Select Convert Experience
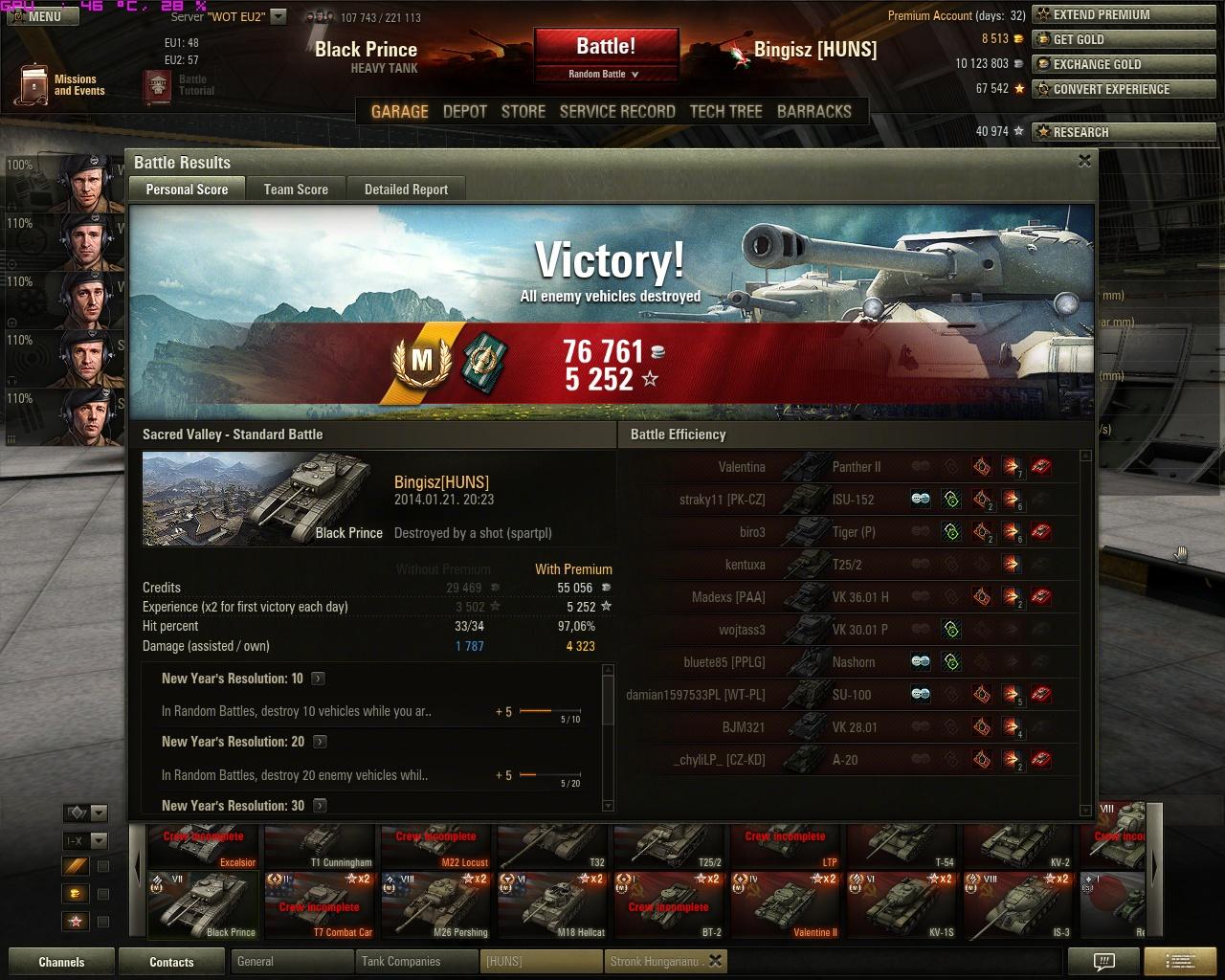Image resolution: width=1225 pixels, height=980 pixels. [x=1110, y=89]
